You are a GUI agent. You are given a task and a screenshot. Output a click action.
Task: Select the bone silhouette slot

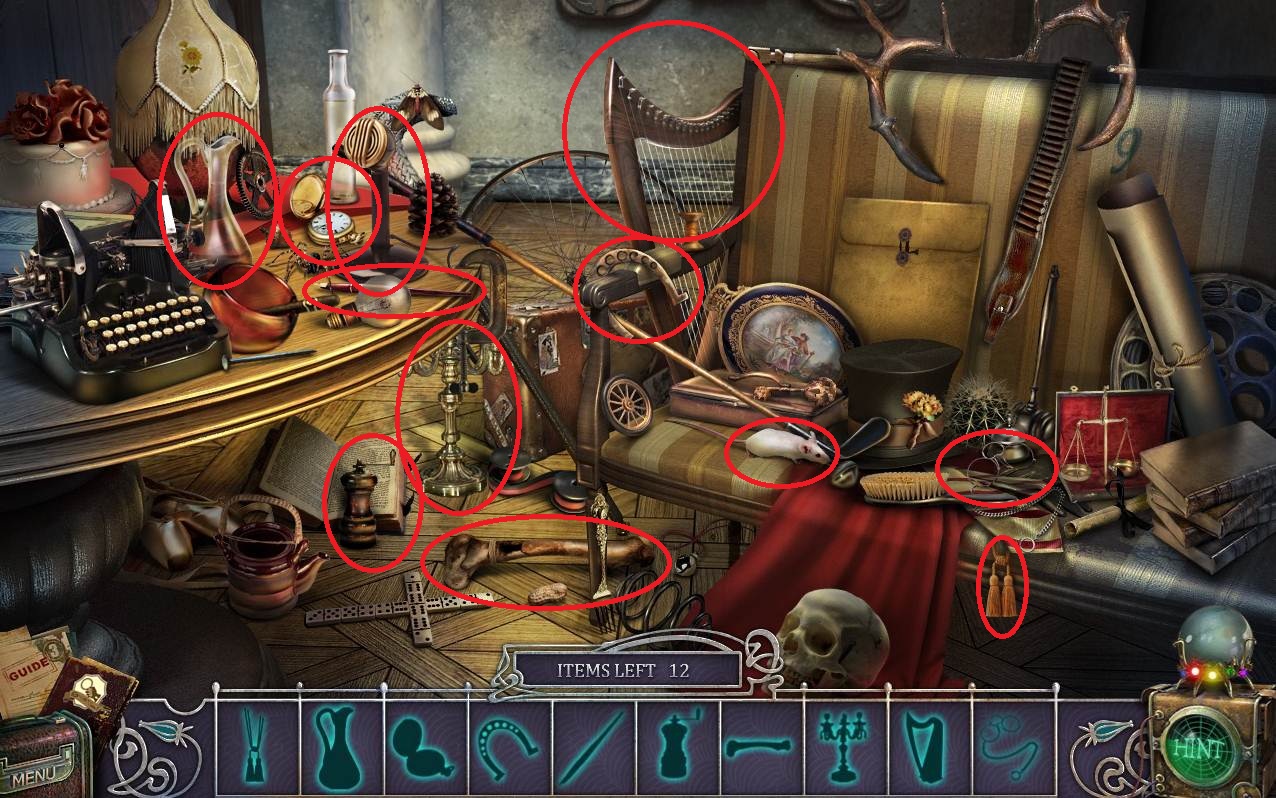(x=757, y=746)
